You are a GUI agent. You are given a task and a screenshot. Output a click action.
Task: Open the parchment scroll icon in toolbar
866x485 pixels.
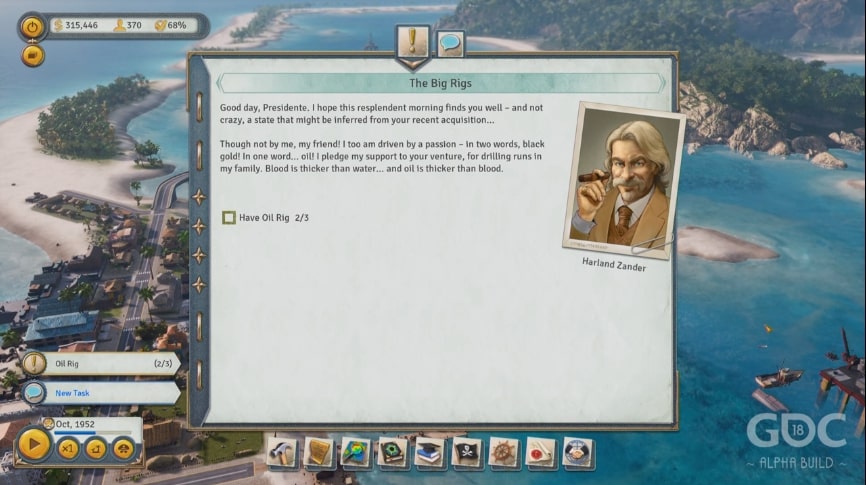(x=320, y=452)
